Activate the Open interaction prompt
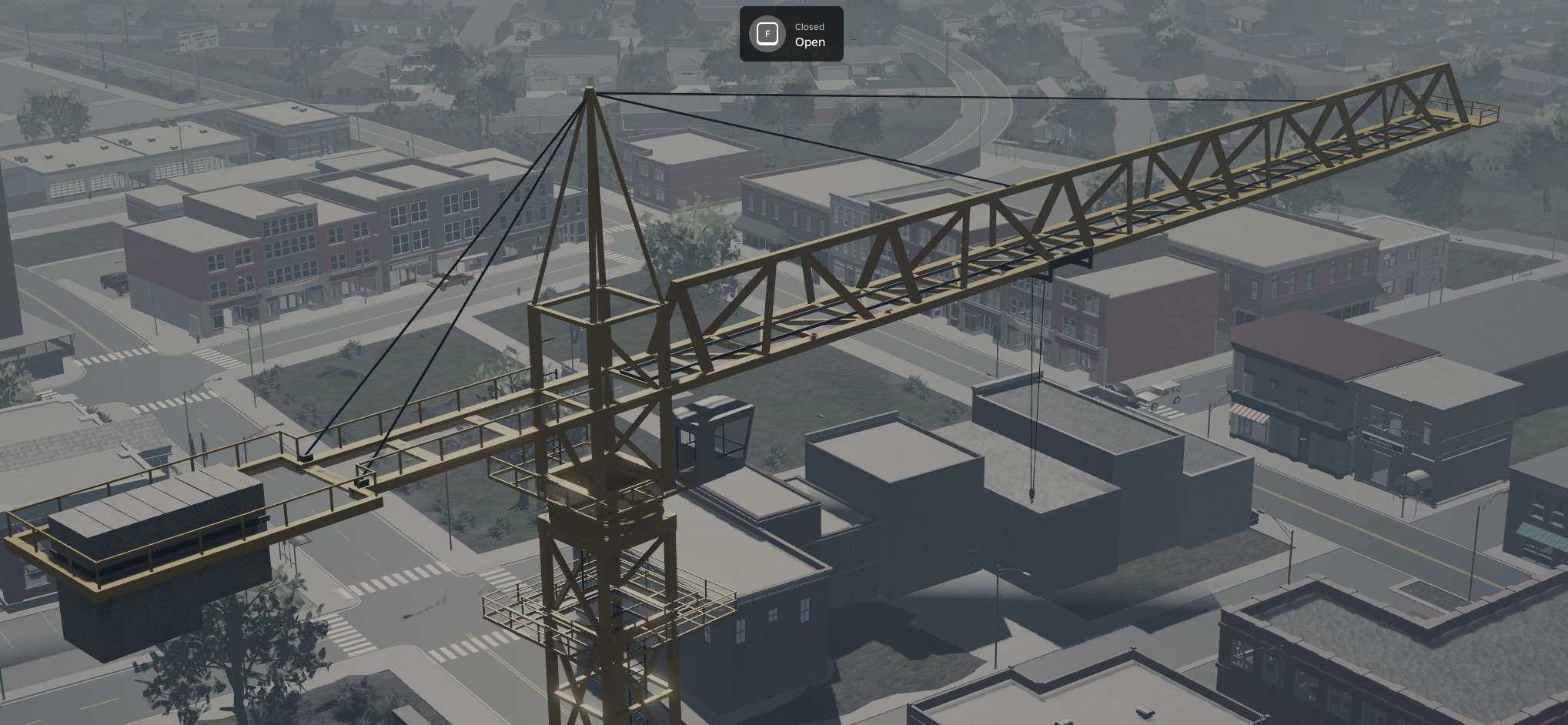Screen dimensions: 1568x725 (x=791, y=34)
